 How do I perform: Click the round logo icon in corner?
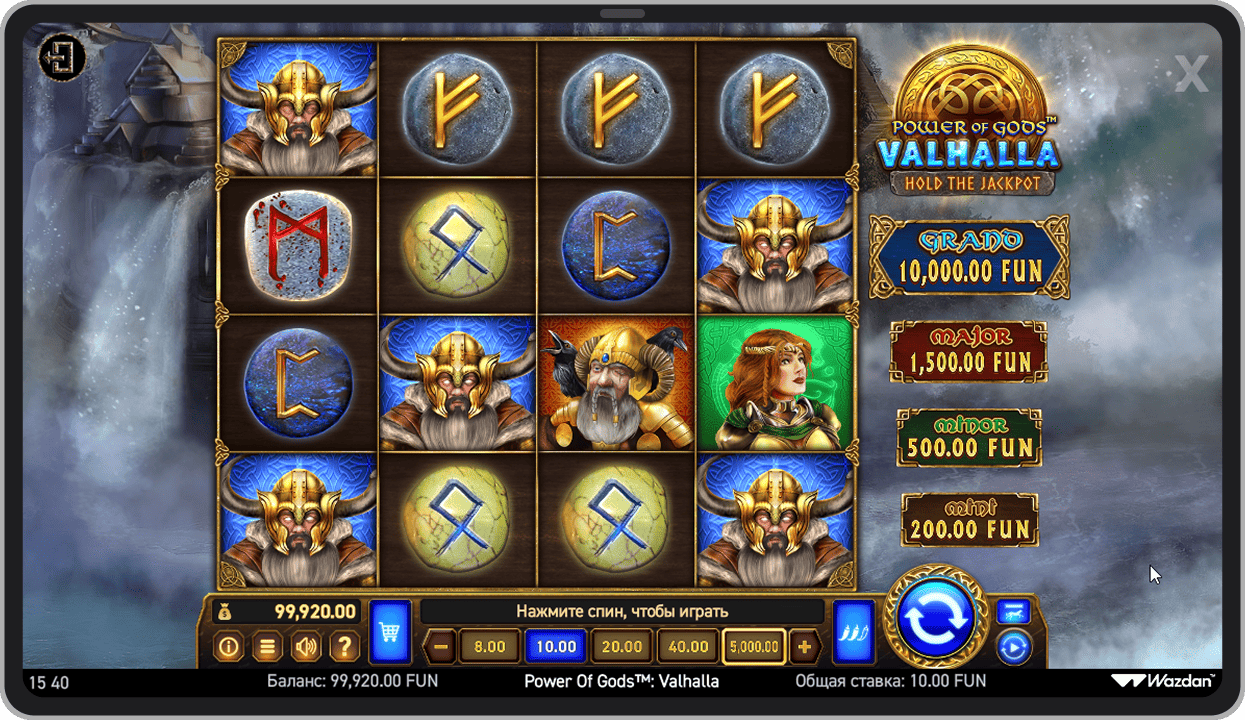point(62,59)
